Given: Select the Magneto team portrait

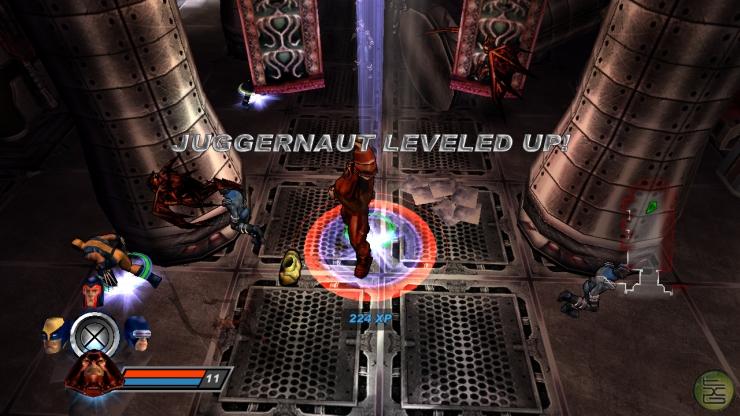Looking at the screenshot, I should pyautogui.click(x=94, y=294).
